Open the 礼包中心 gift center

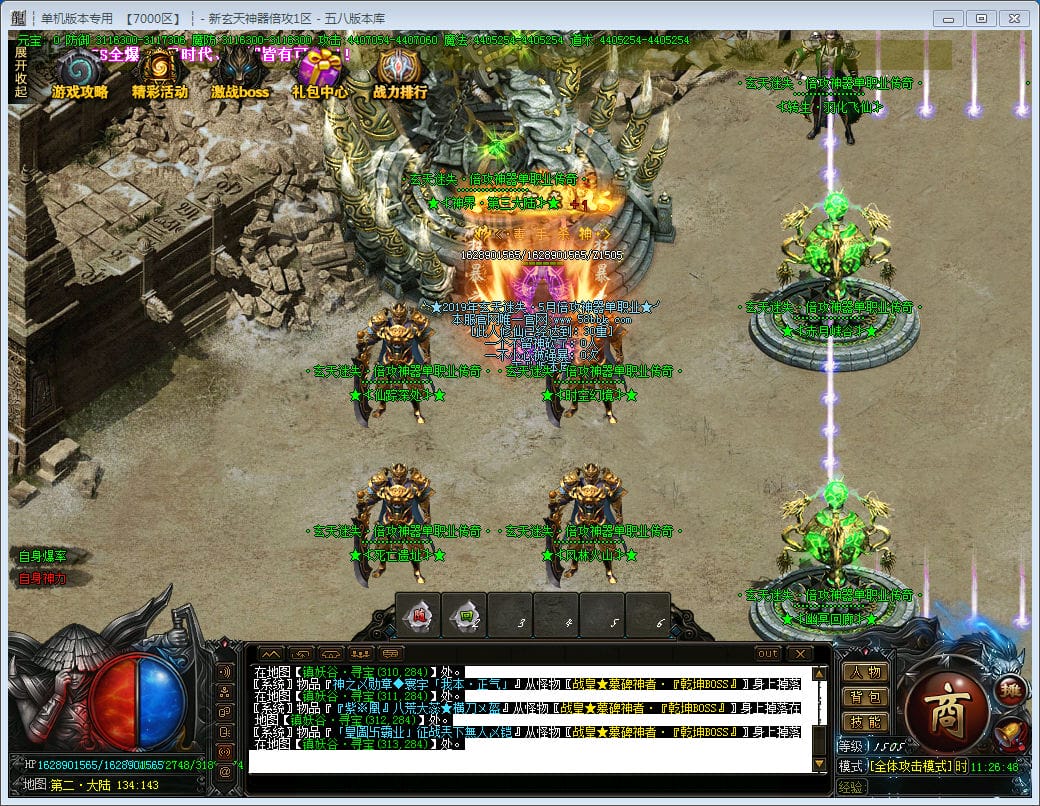tap(320, 71)
